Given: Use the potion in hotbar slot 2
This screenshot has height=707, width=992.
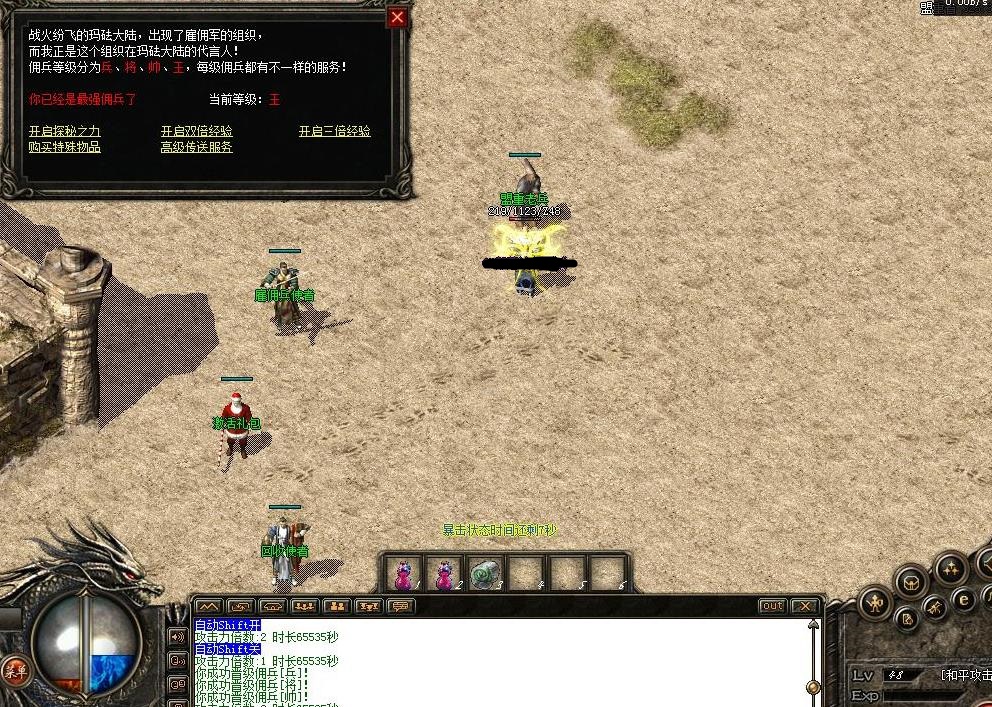Looking at the screenshot, I should tap(443, 574).
